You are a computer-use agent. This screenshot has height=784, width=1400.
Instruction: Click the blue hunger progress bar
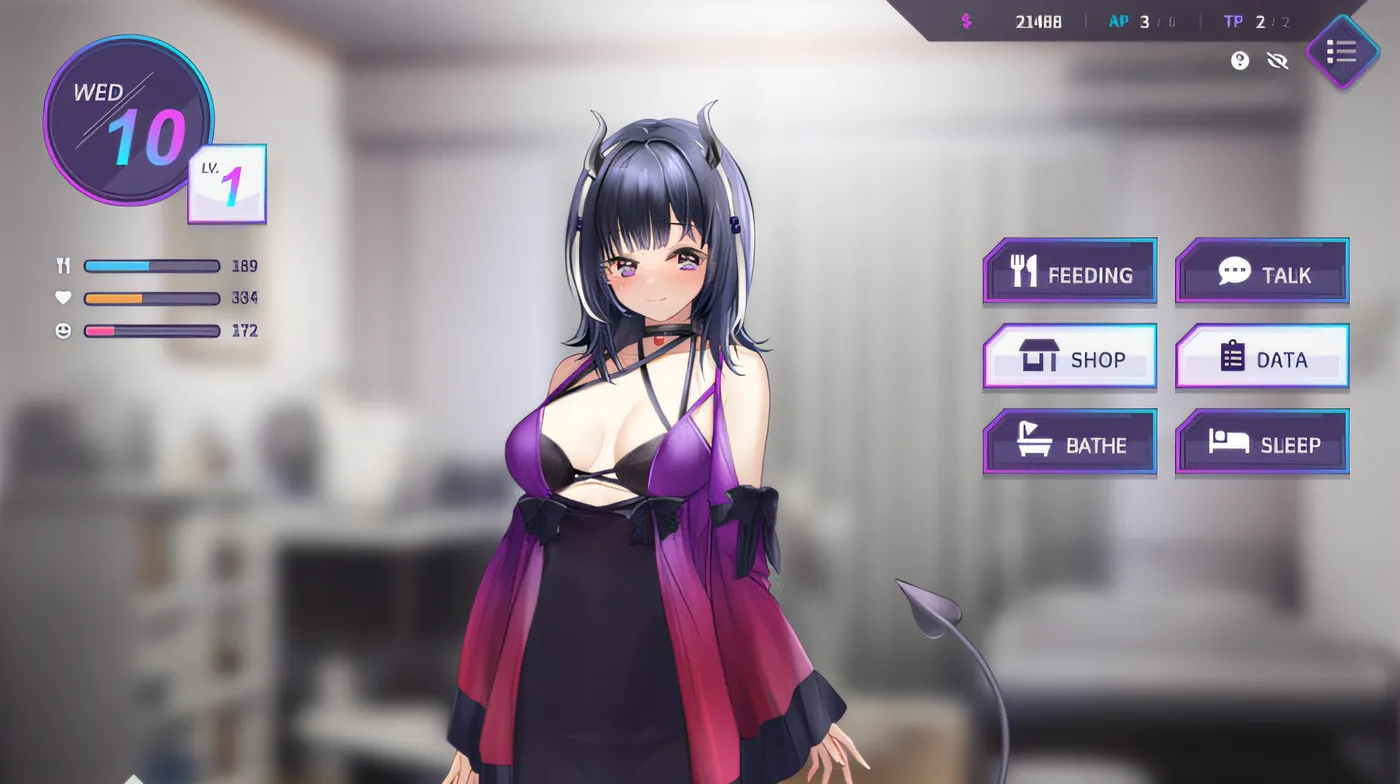click(x=150, y=266)
